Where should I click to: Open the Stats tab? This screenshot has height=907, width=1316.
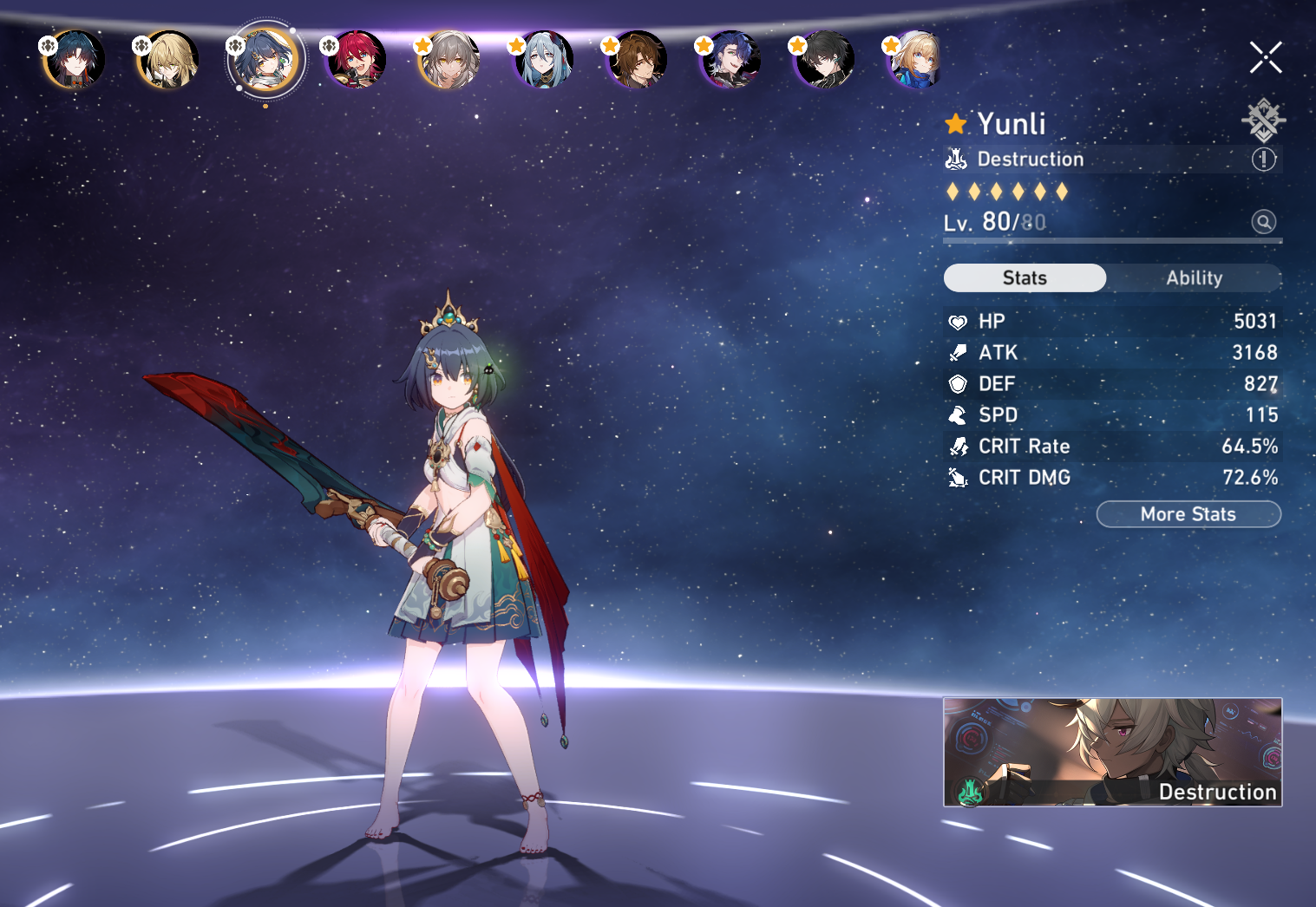(1025, 277)
